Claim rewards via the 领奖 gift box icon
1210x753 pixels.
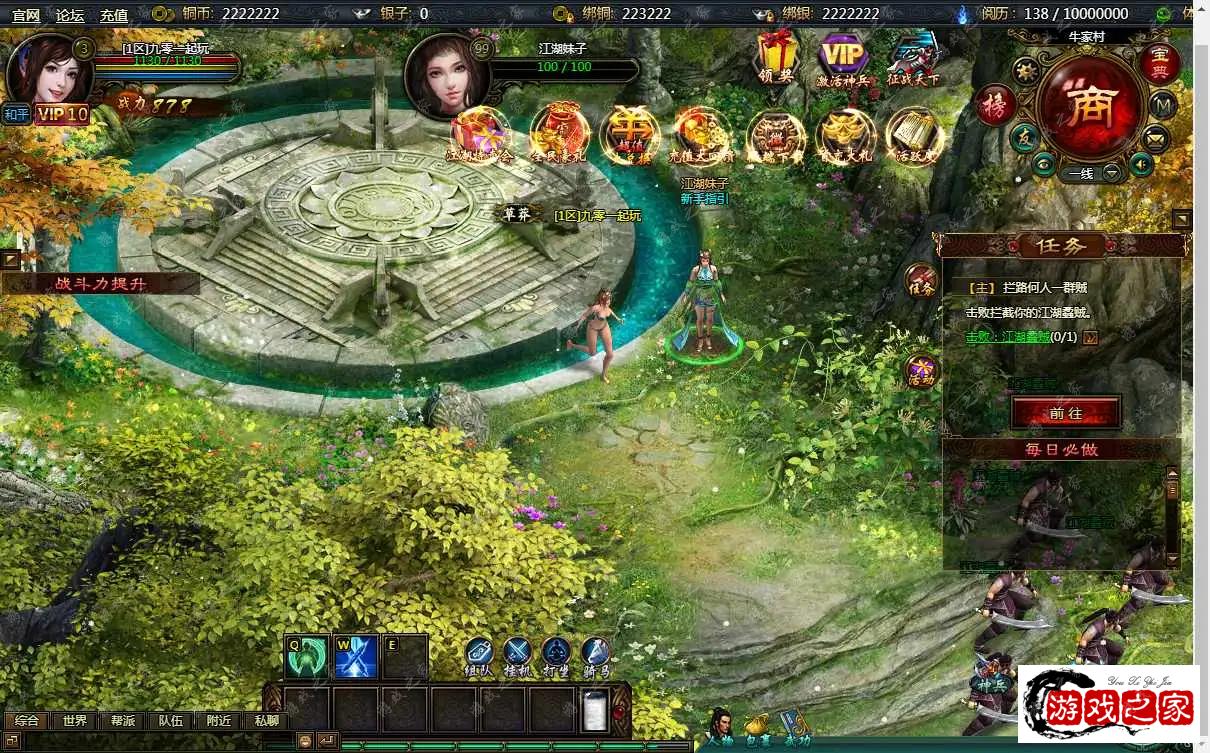click(776, 56)
